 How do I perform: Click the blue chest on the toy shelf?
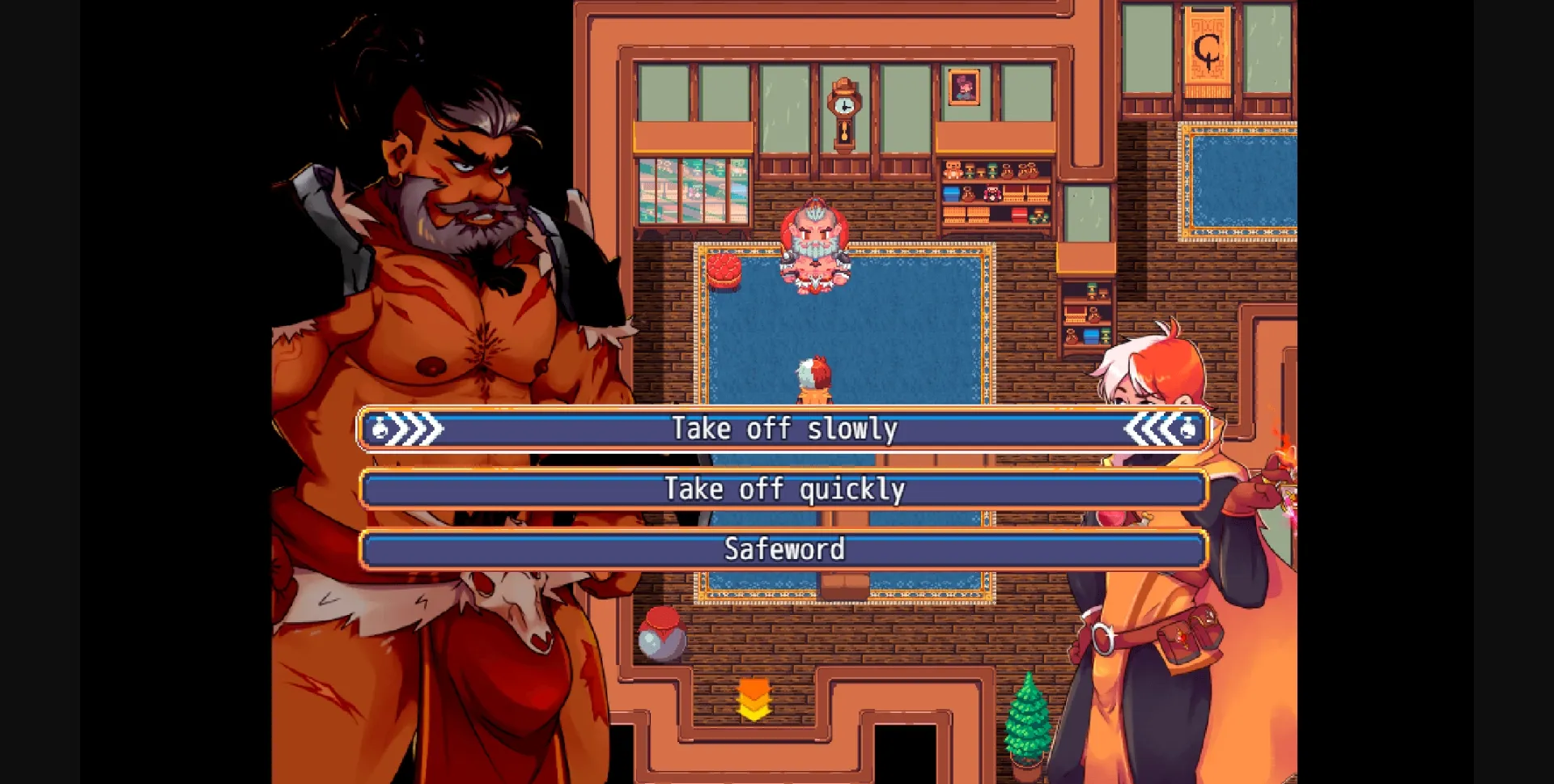pos(951,193)
